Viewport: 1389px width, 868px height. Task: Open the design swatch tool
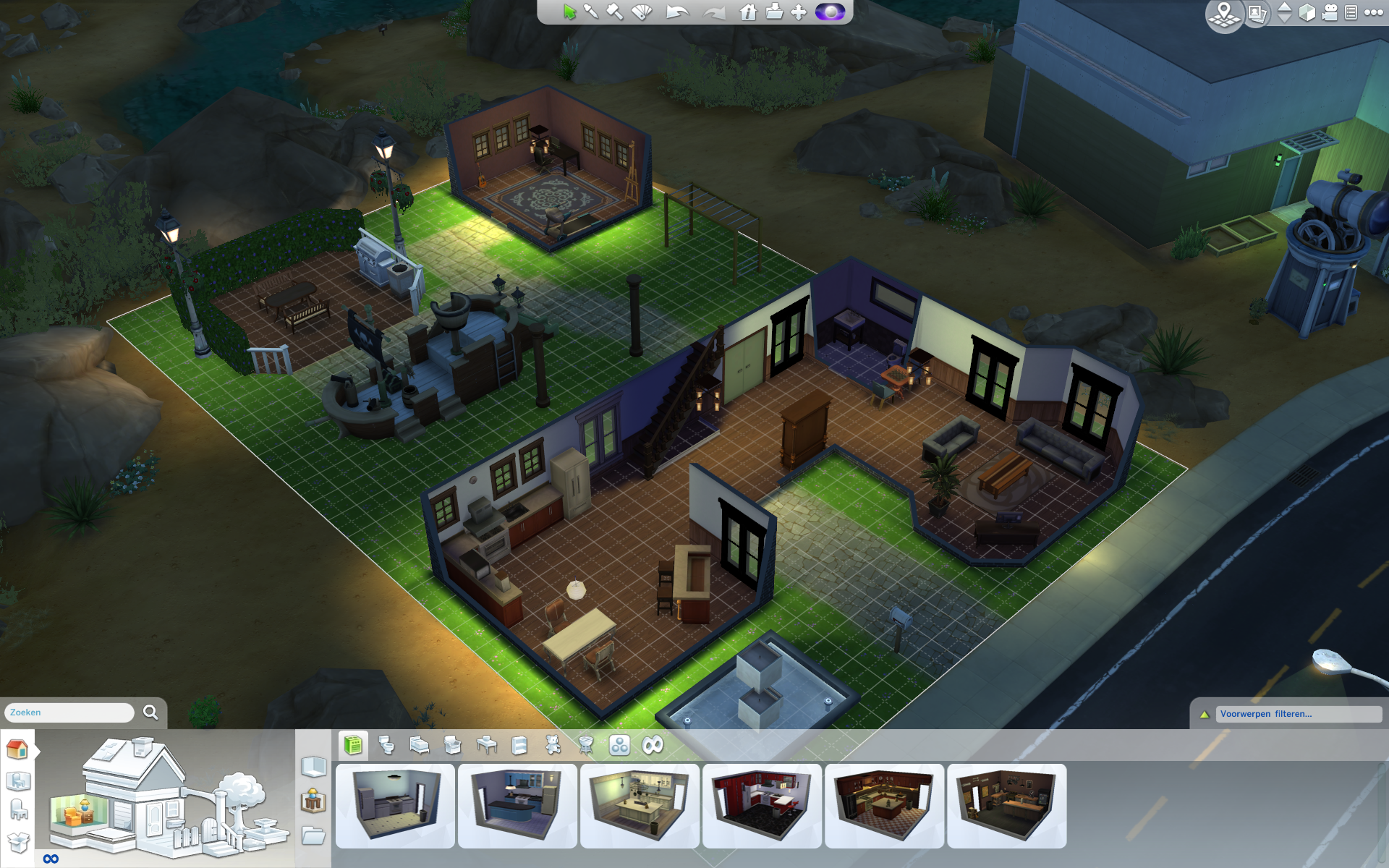click(x=642, y=12)
